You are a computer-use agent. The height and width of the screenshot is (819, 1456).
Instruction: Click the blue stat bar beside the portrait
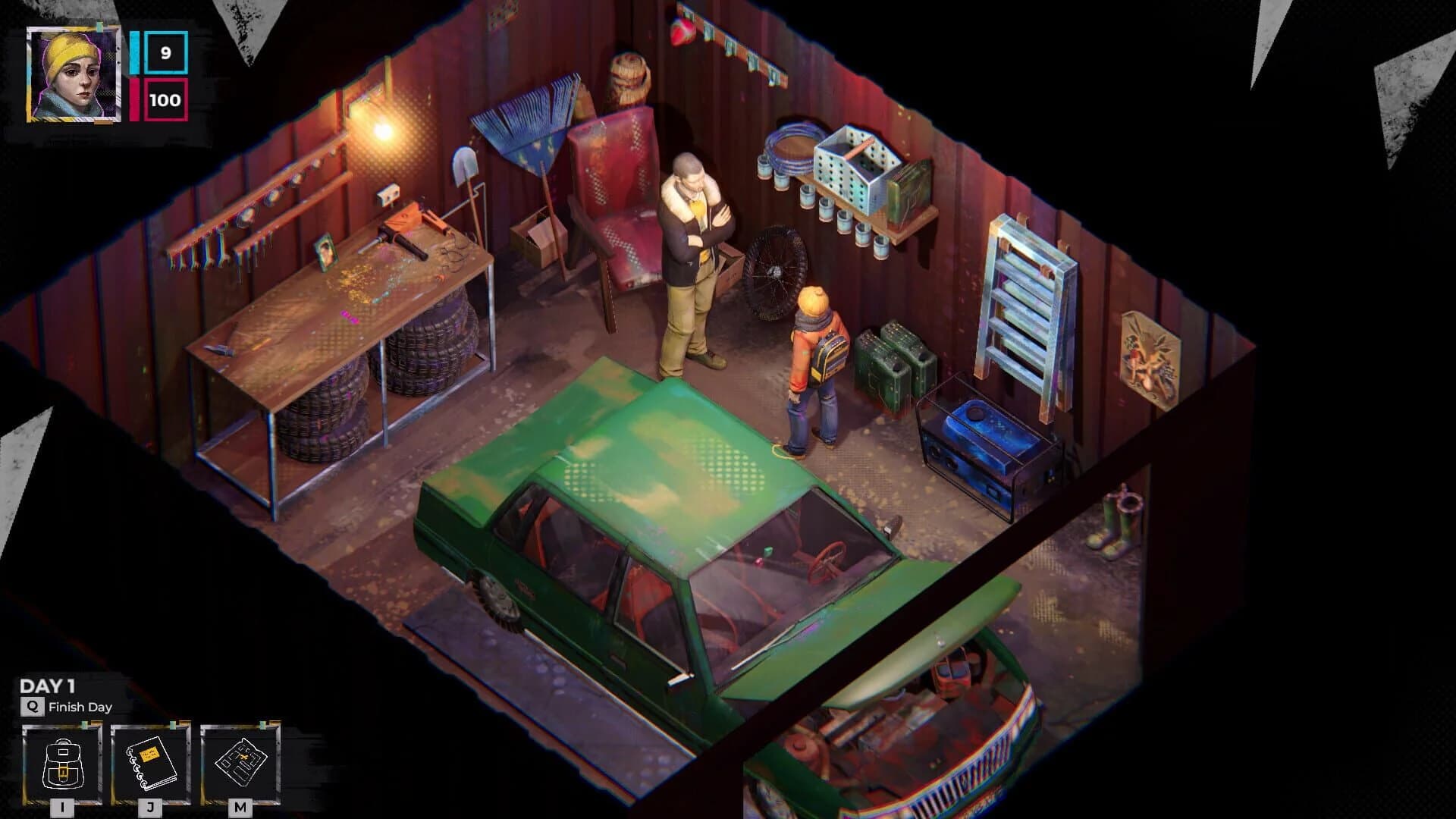[x=134, y=53]
